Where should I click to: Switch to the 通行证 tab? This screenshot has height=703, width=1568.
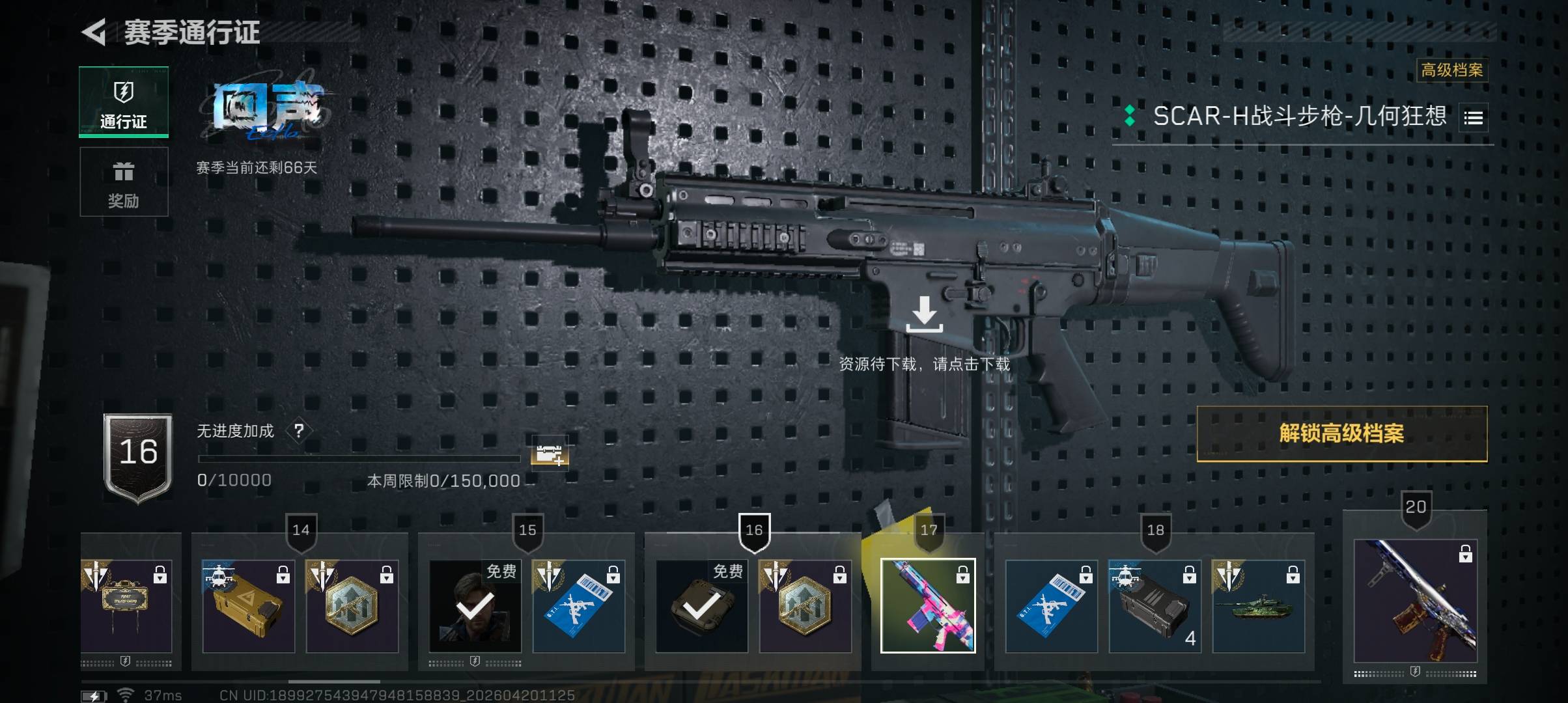tap(124, 102)
